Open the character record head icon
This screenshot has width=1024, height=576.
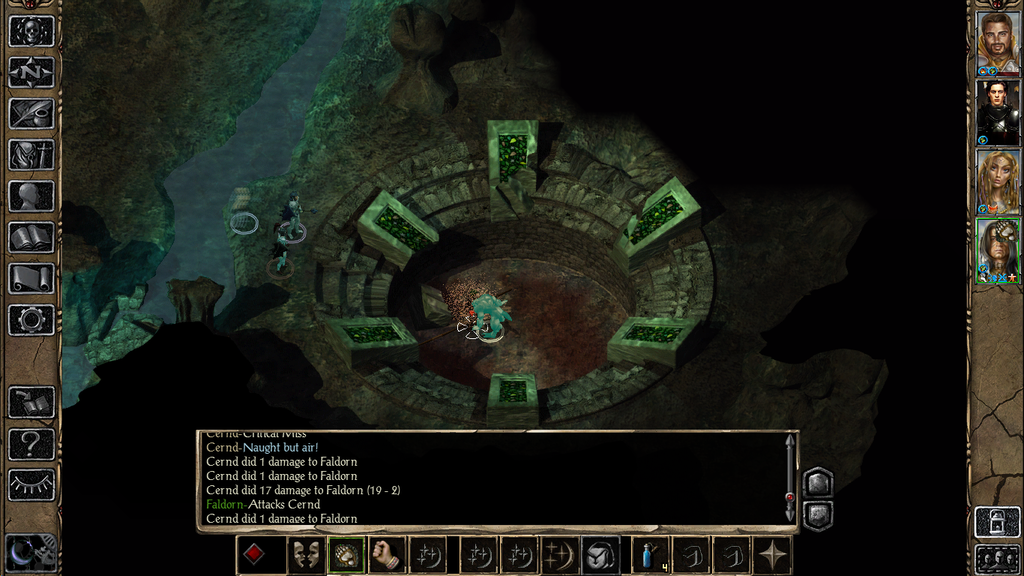[x=31, y=196]
